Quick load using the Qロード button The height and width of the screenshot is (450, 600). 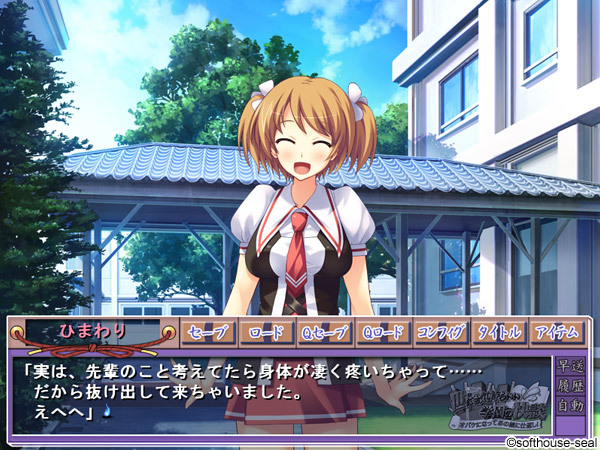click(x=383, y=333)
